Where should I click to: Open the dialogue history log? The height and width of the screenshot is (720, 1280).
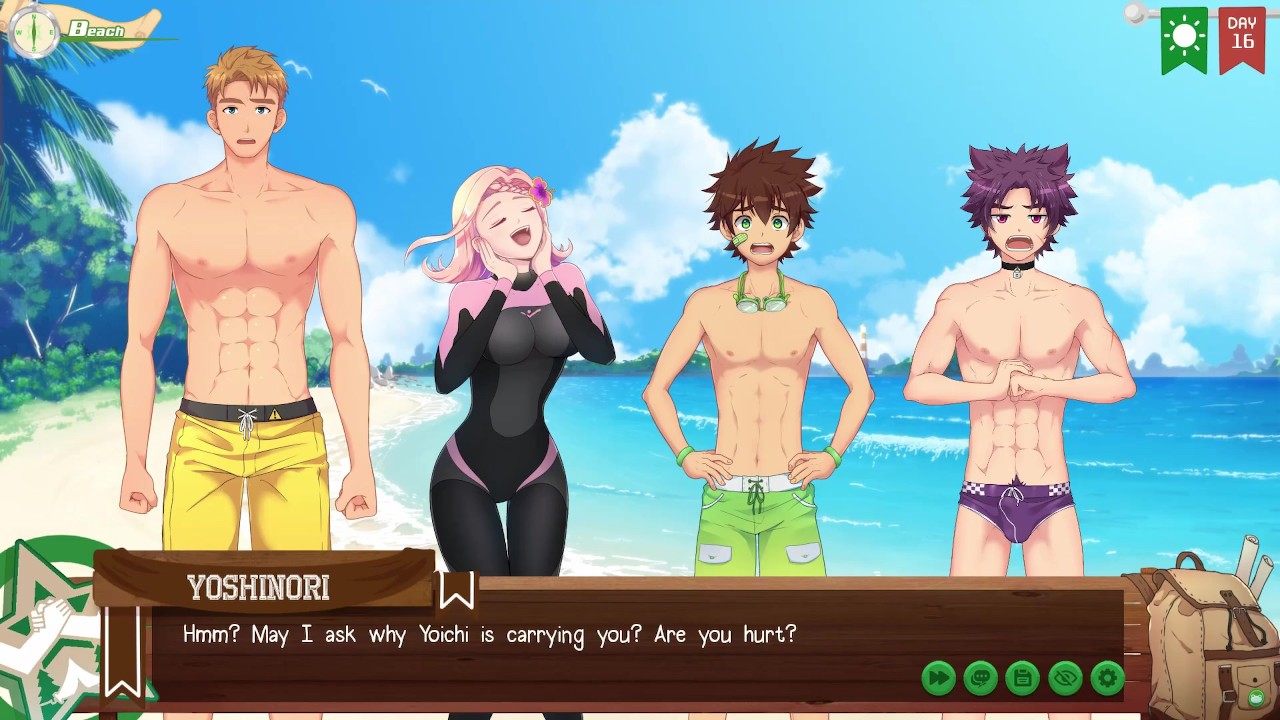point(980,678)
